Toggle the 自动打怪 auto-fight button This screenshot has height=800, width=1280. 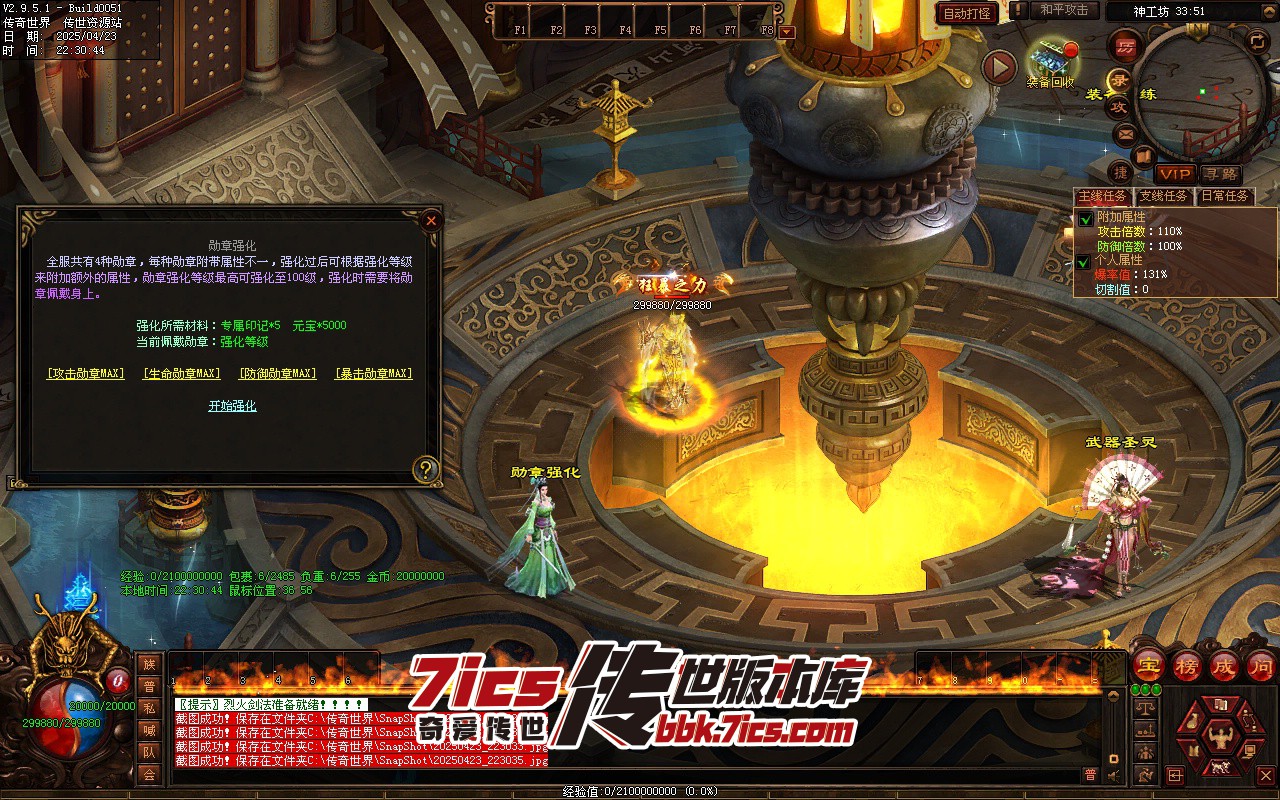[x=967, y=13]
